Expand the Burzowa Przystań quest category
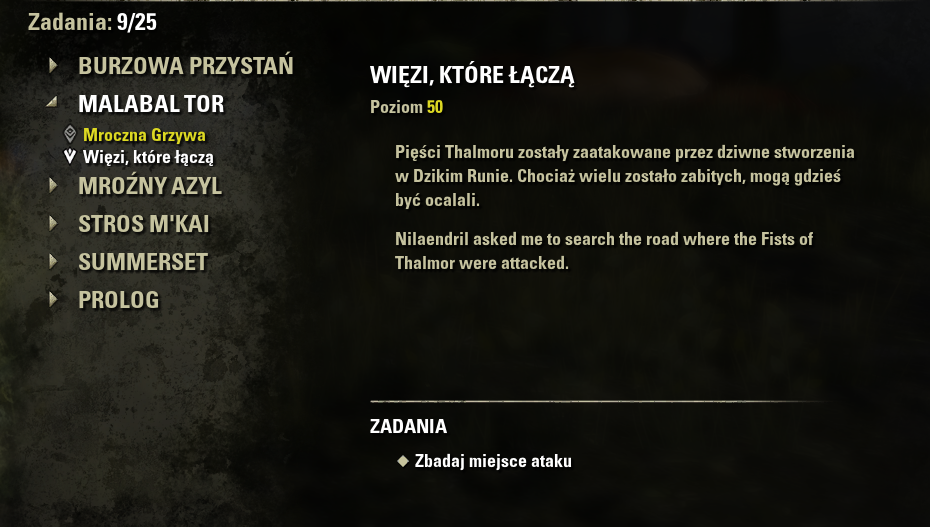 pos(185,67)
